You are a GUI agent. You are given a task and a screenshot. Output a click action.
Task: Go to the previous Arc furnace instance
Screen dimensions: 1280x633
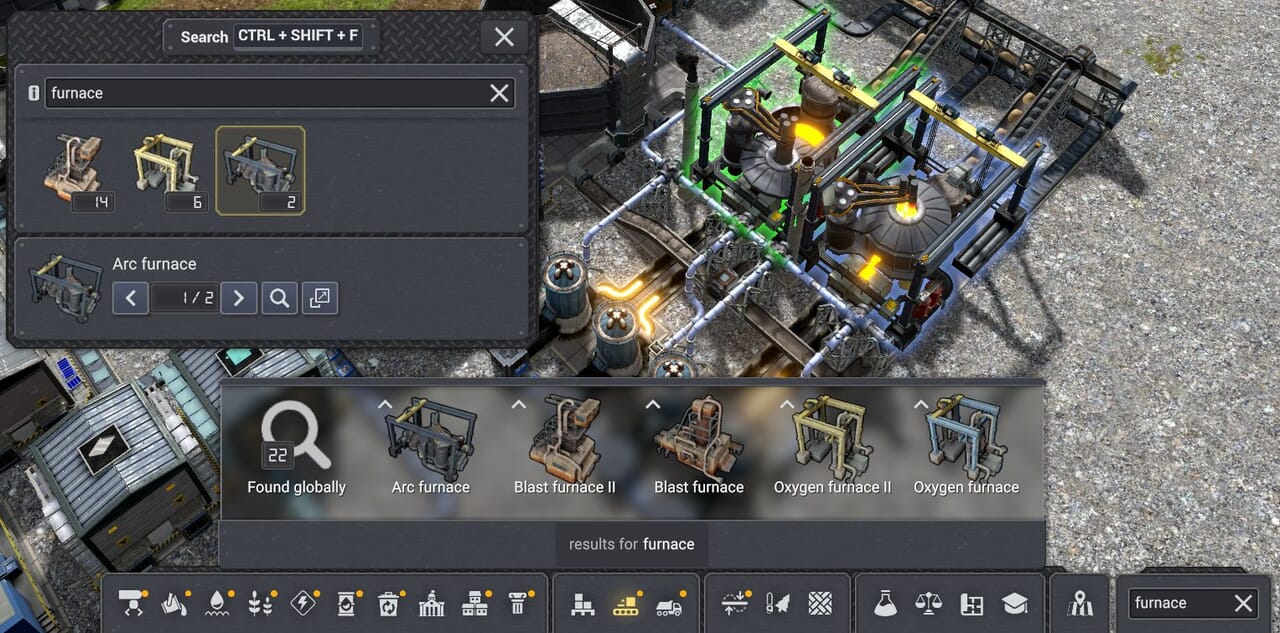coord(131,297)
